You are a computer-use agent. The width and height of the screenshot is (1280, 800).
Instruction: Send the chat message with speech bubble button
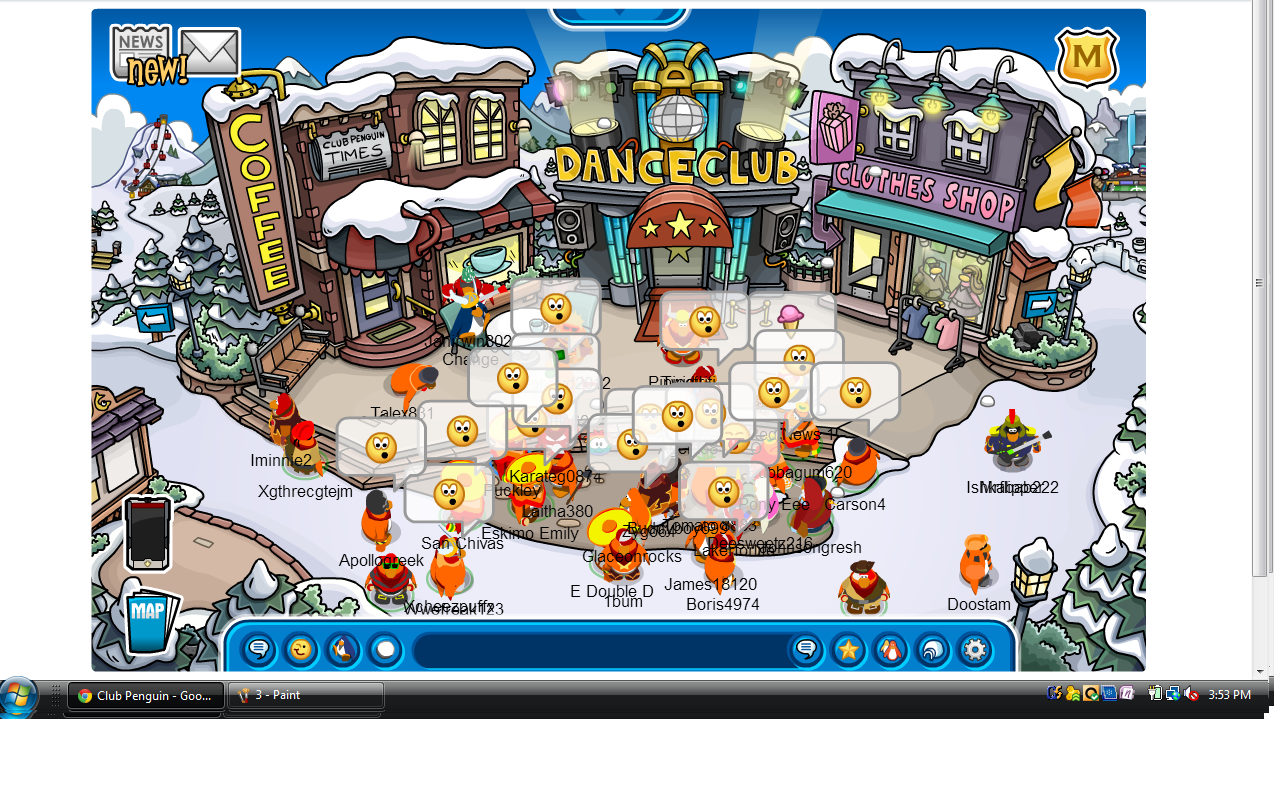tap(806, 650)
